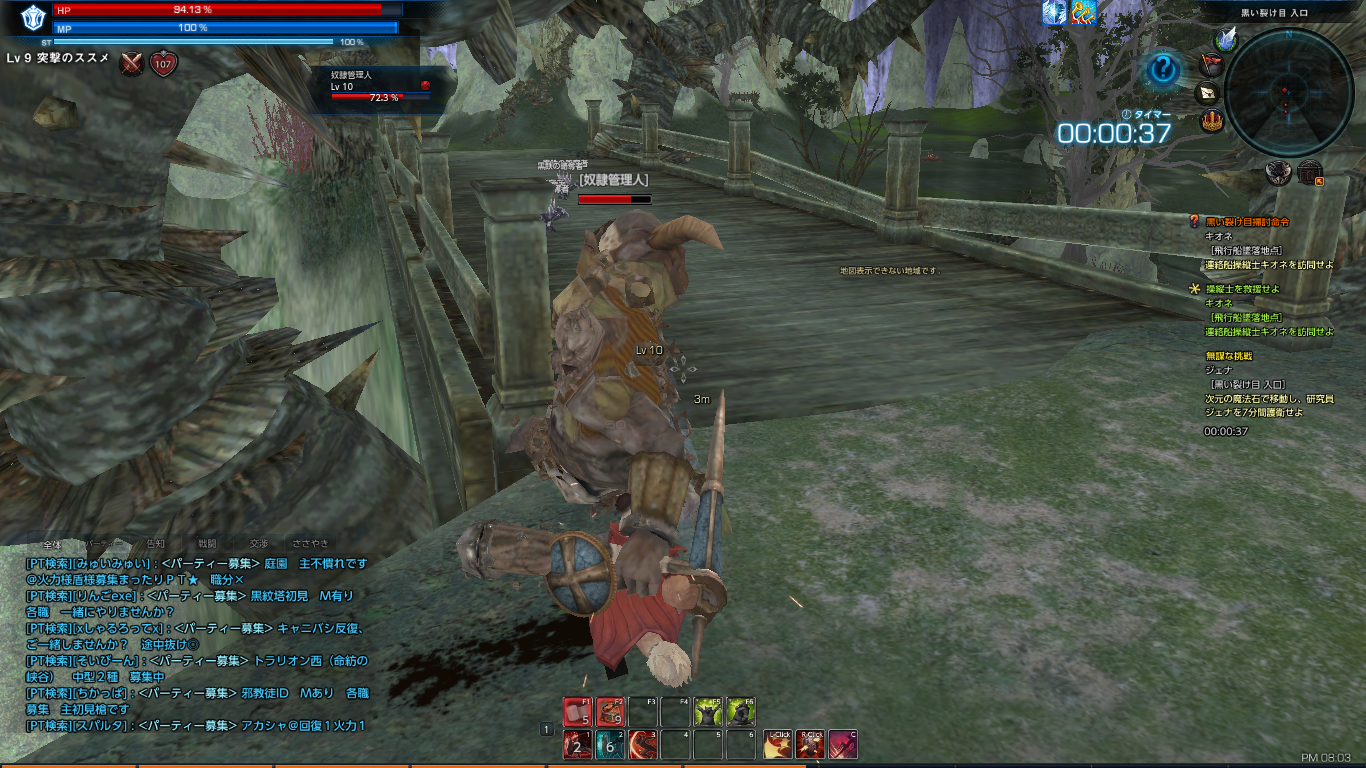This screenshot has width=1366, height=768.
Task: Select the R-Click shield block skill
Action: [810, 745]
